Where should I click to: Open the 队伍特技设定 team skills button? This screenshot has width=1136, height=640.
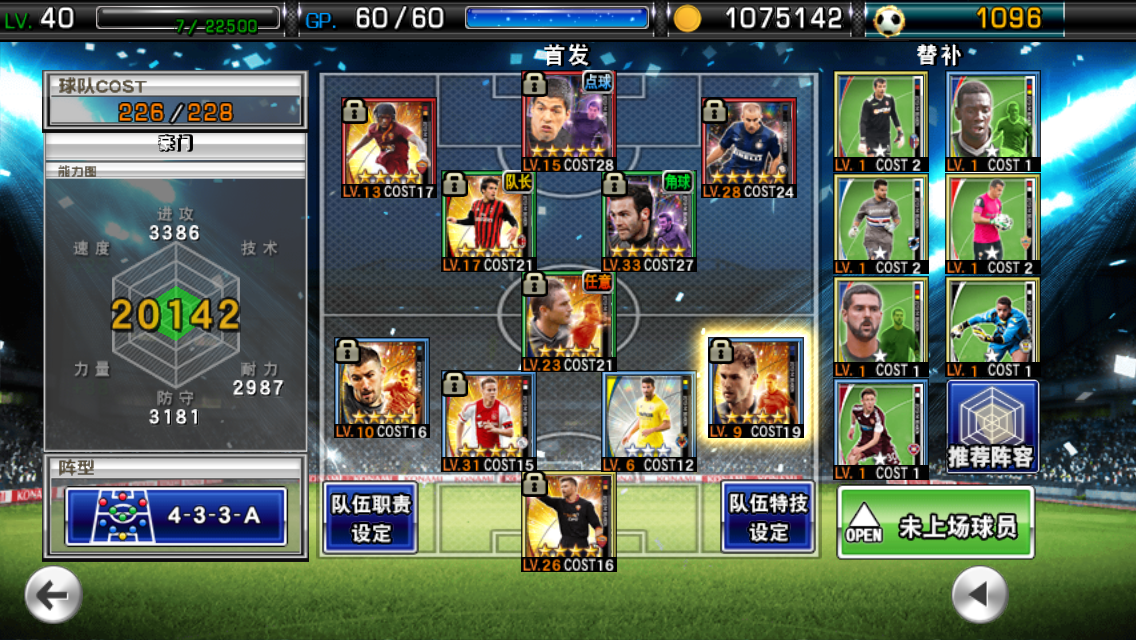tap(768, 518)
